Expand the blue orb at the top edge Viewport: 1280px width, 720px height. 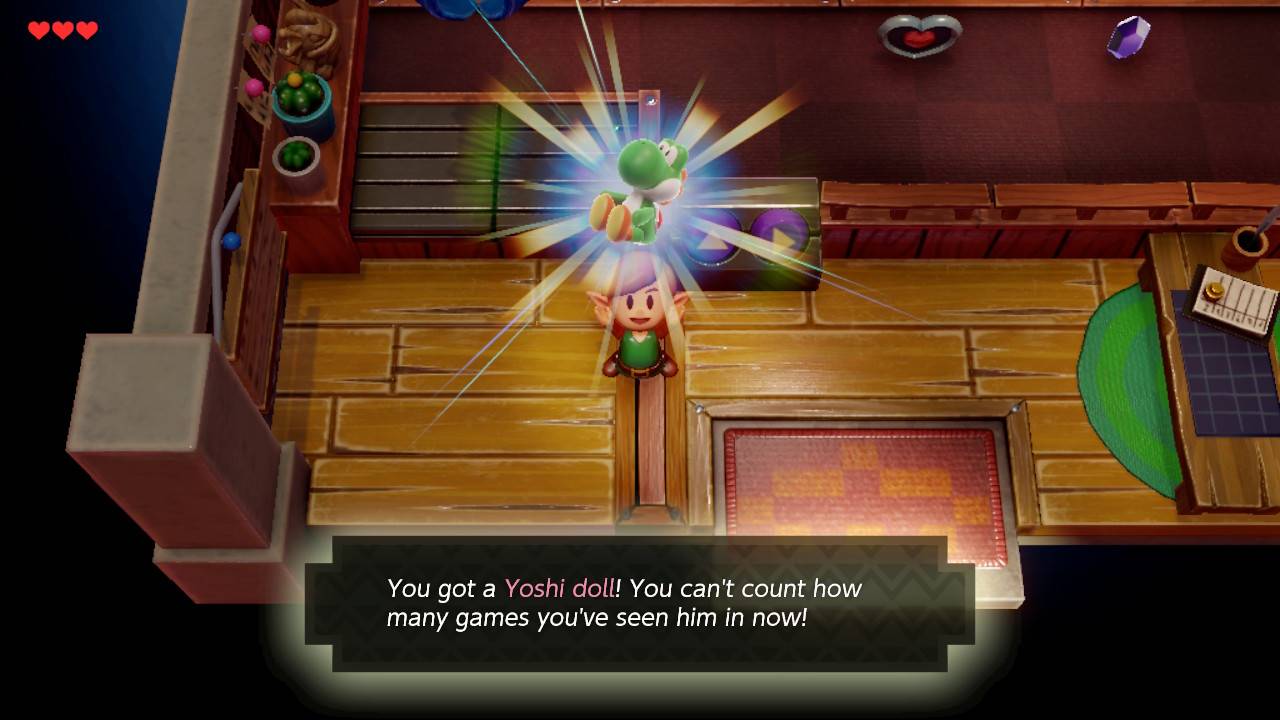(460, 10)
